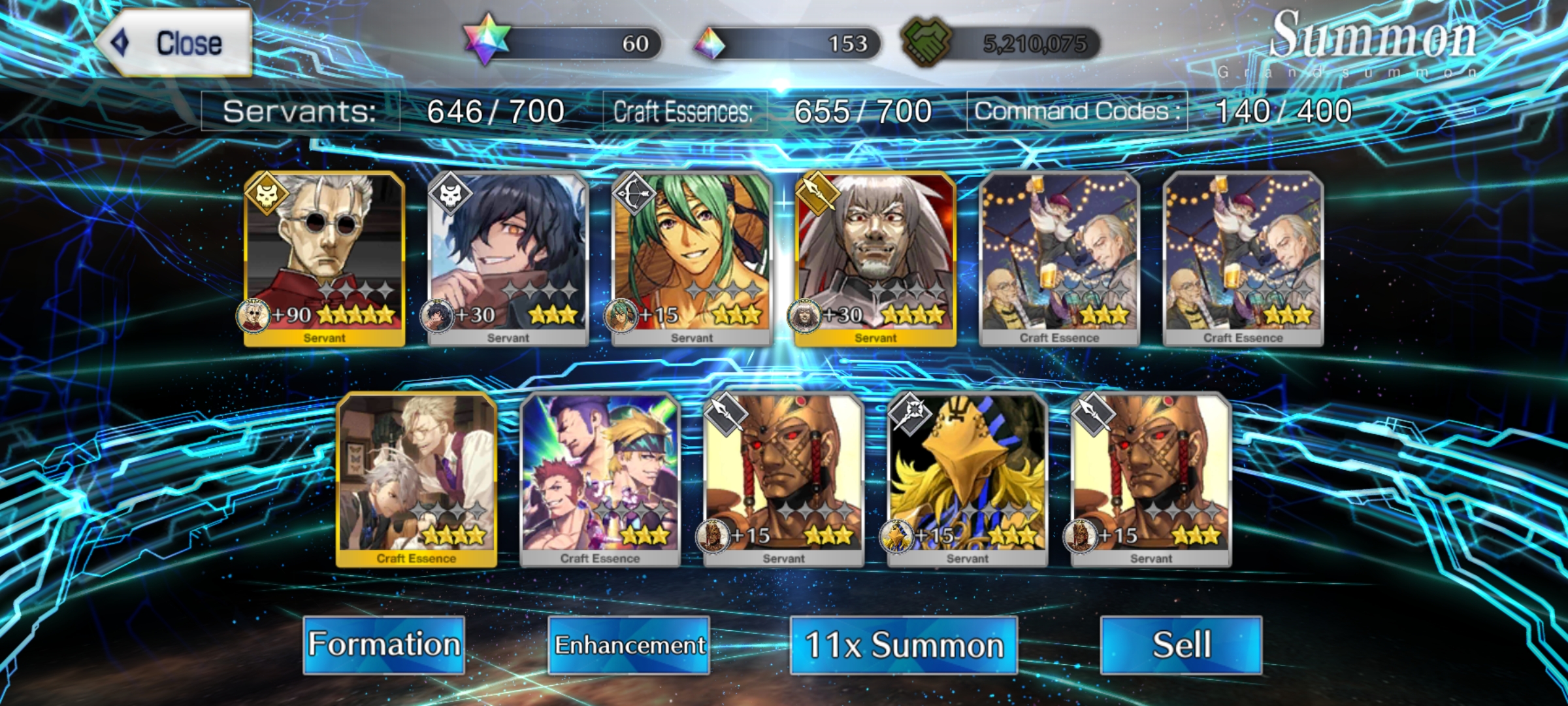
Task: Inspect the four-star grey-haired lancer servant
Action: tap(875, 258)
